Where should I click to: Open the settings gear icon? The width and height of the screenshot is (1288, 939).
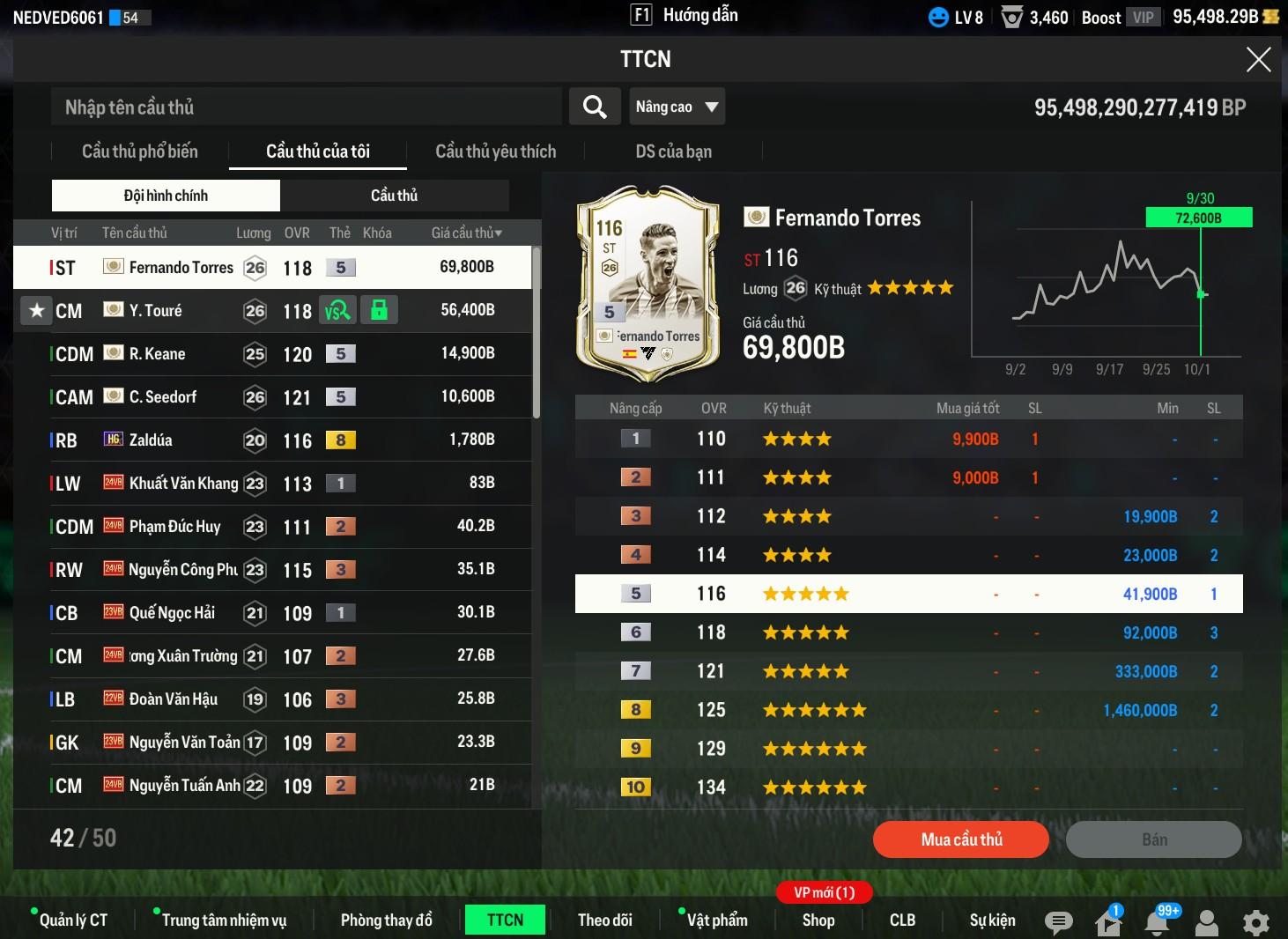[1255, 922]
